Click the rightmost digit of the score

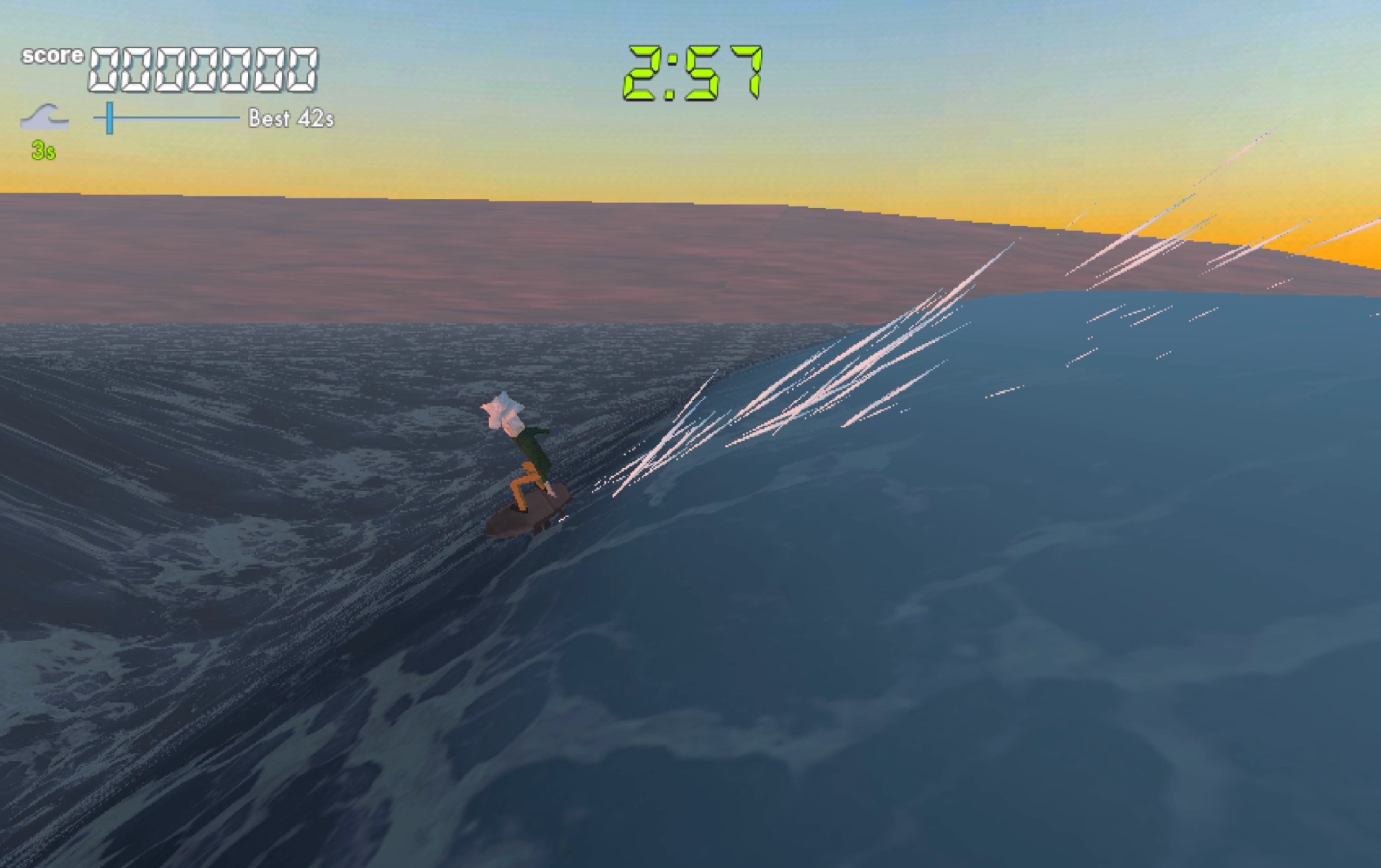click(x=302, y=69)
